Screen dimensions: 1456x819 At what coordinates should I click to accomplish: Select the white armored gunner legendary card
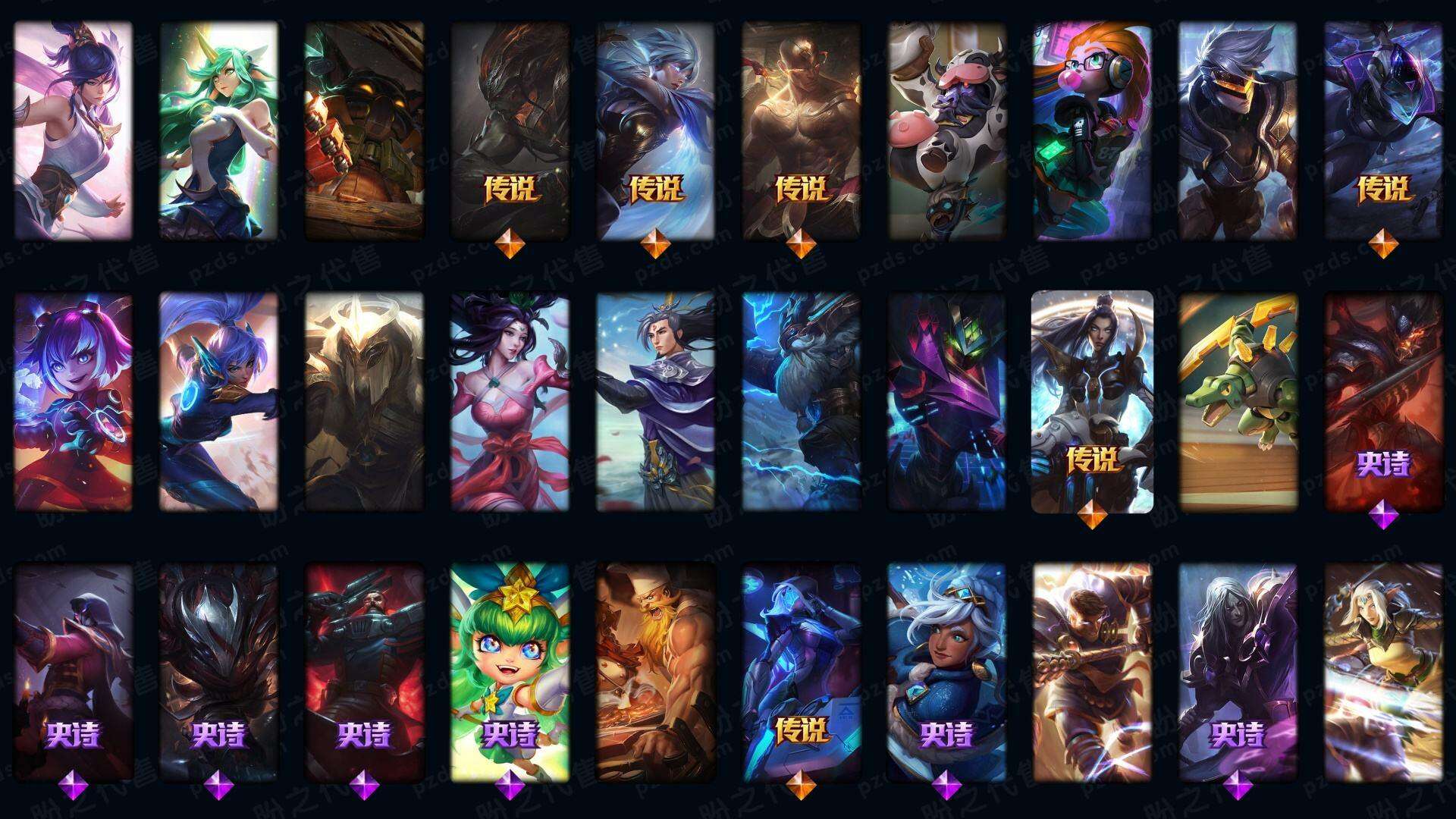pyautogui.click(x=1092, y=402)
